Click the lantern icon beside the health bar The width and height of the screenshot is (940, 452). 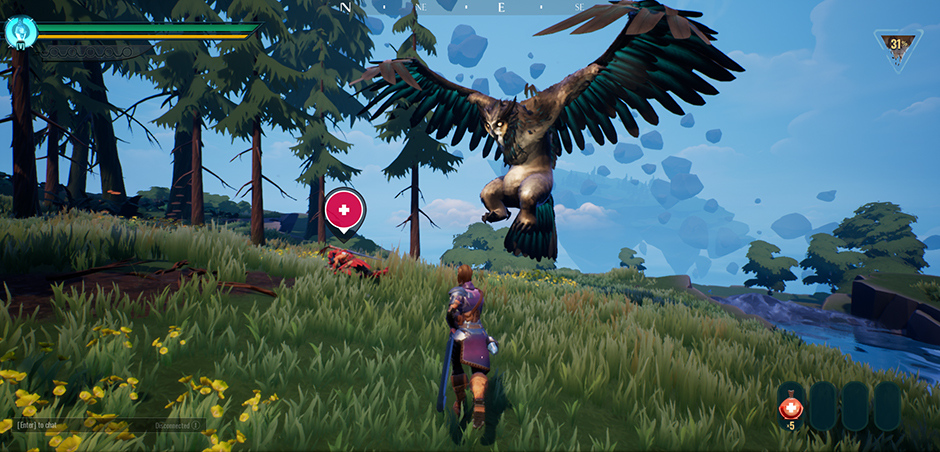click(20, 31)
